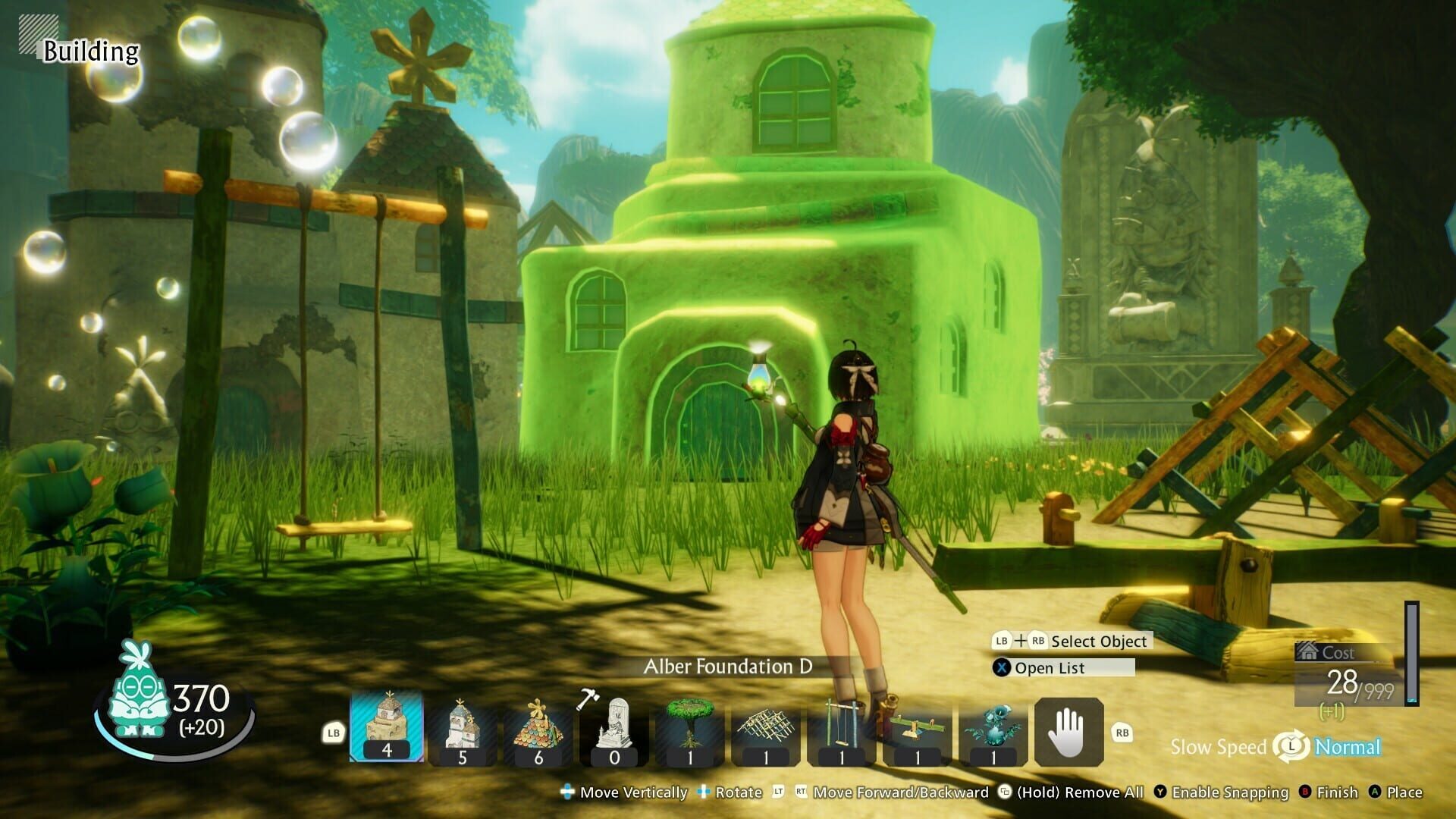Screen dimensions: 1456x819
Task: Toggle Slow Speed from Normal
Action: [1291, 747]
